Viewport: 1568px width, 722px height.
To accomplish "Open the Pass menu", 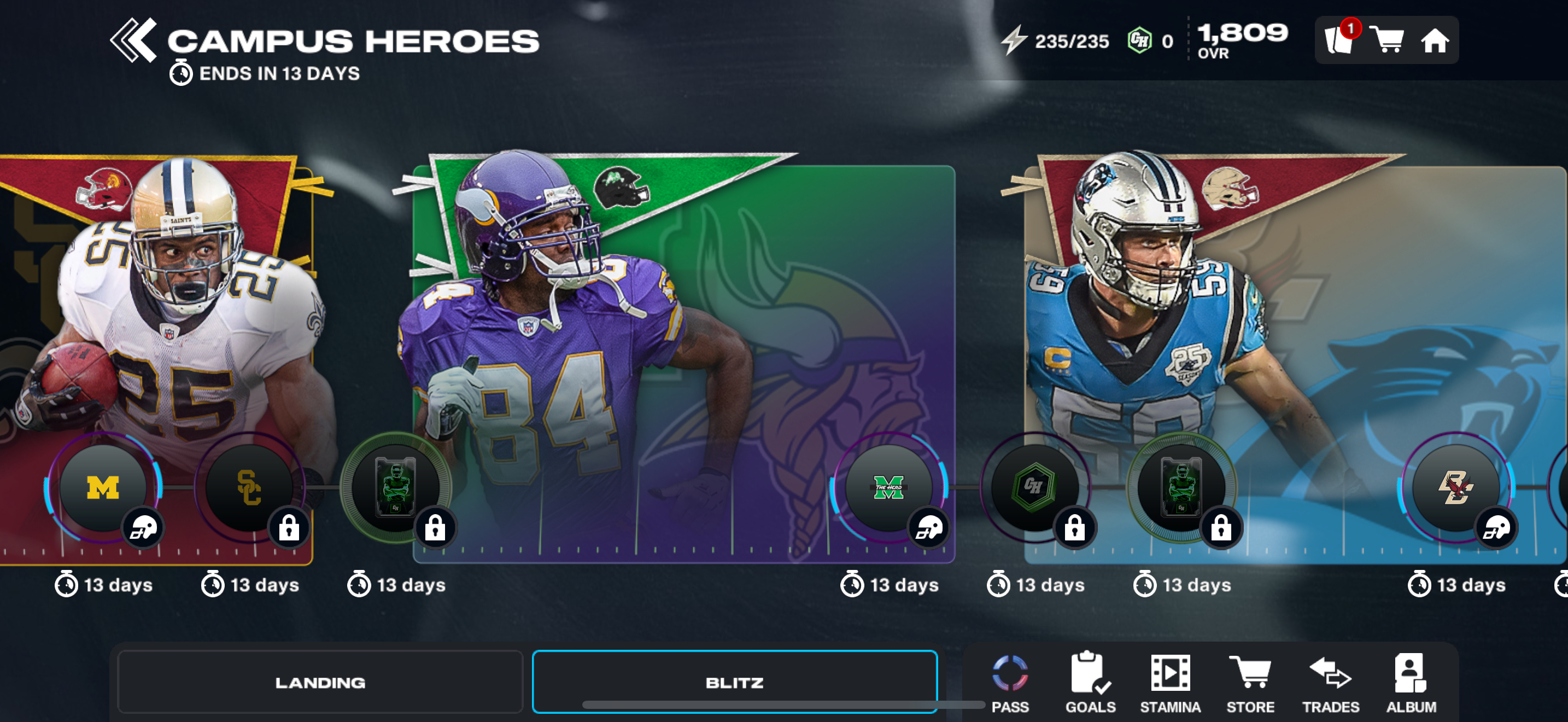I will pyautogui.click(x=1010, y=683).
